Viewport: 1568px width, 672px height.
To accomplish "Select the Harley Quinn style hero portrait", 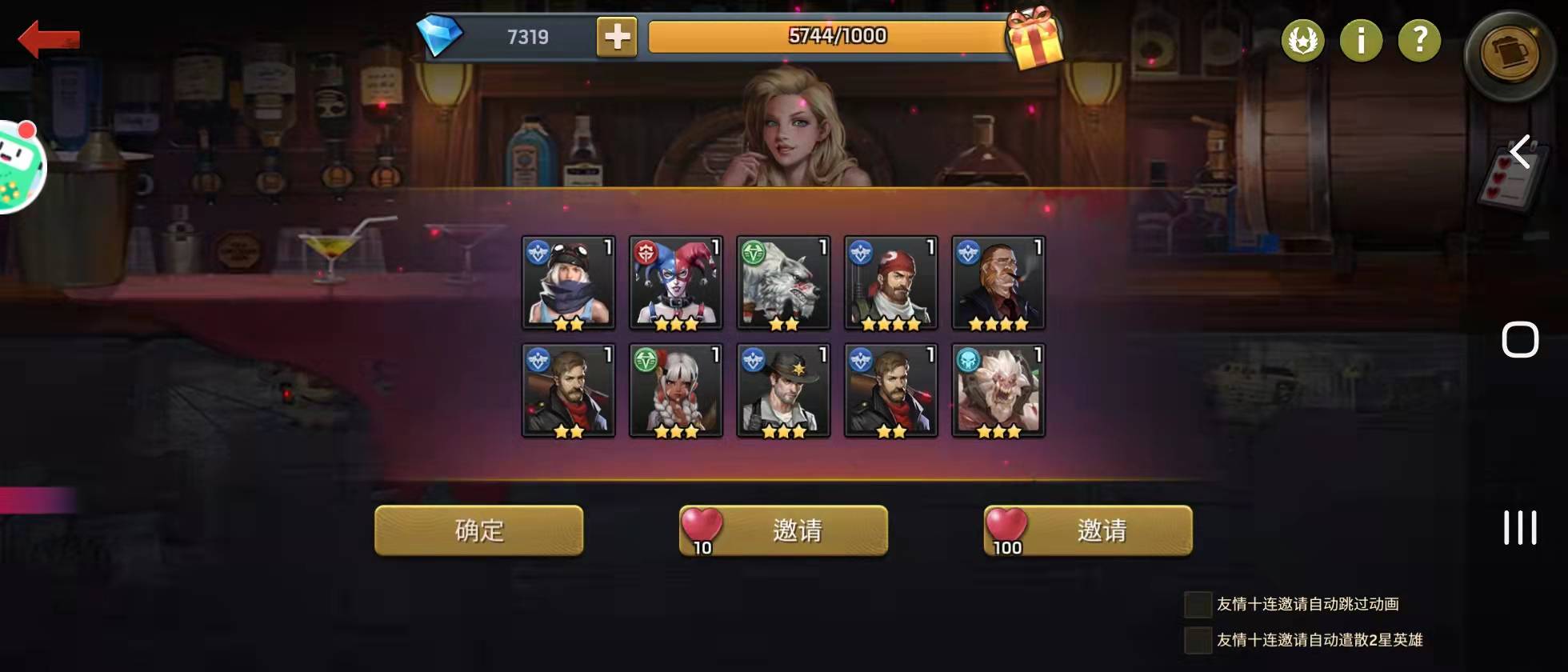I will tap(675, 282).
